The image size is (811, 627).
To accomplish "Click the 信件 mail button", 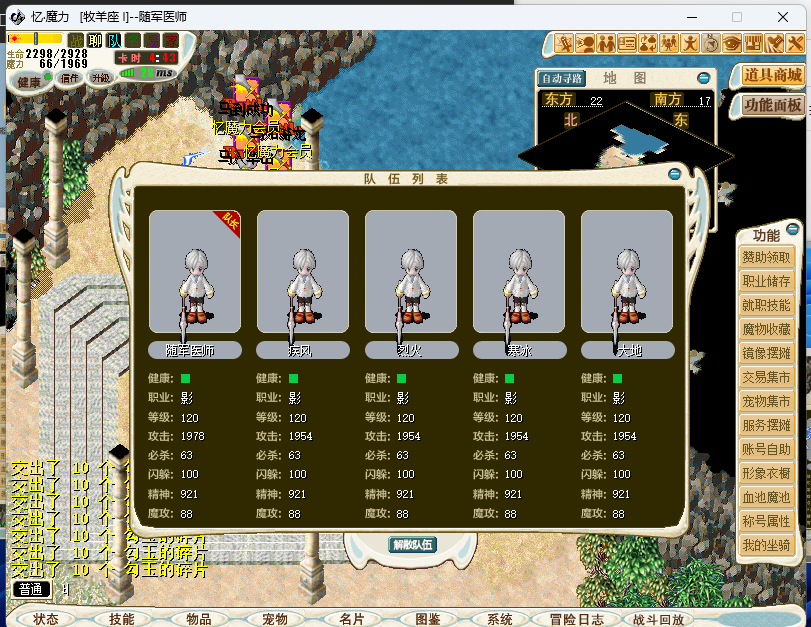I will (70, 79).
